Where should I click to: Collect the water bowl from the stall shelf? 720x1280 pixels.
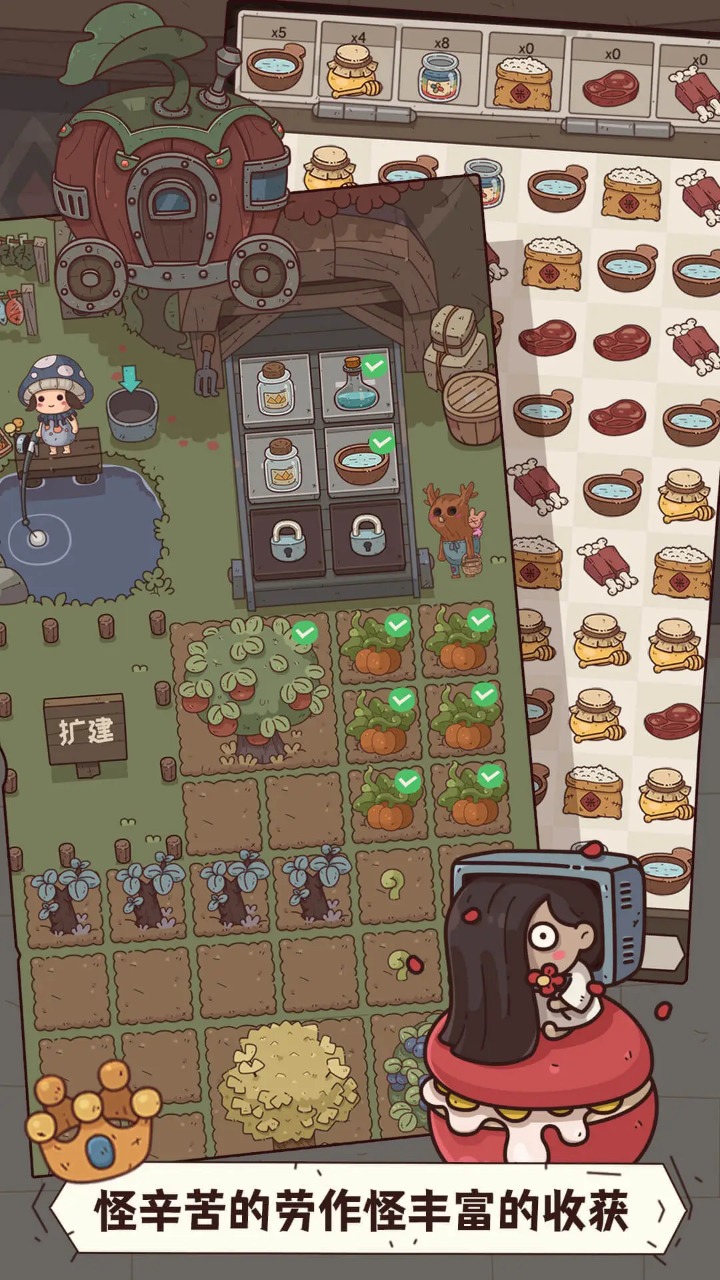coord(358,462)
